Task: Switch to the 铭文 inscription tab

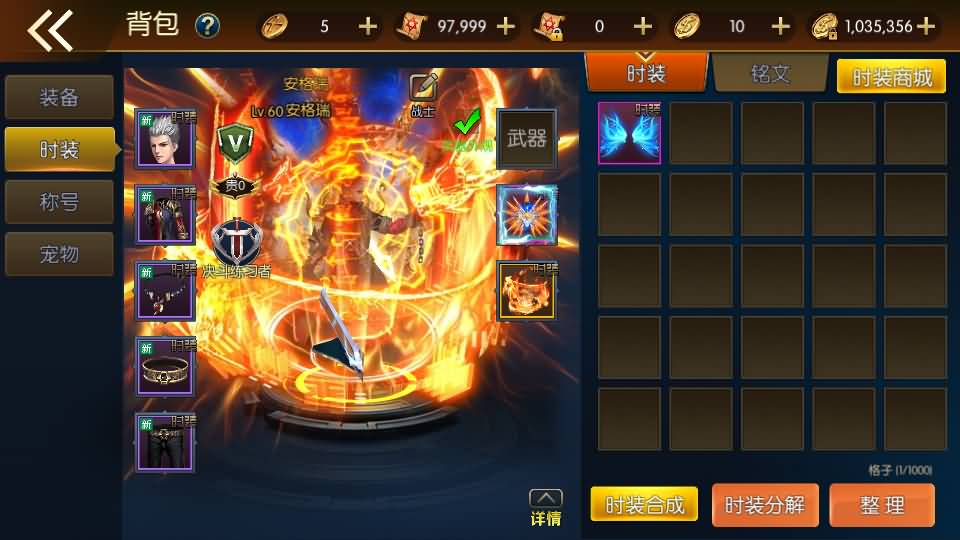Action: [x=770, y=73]
